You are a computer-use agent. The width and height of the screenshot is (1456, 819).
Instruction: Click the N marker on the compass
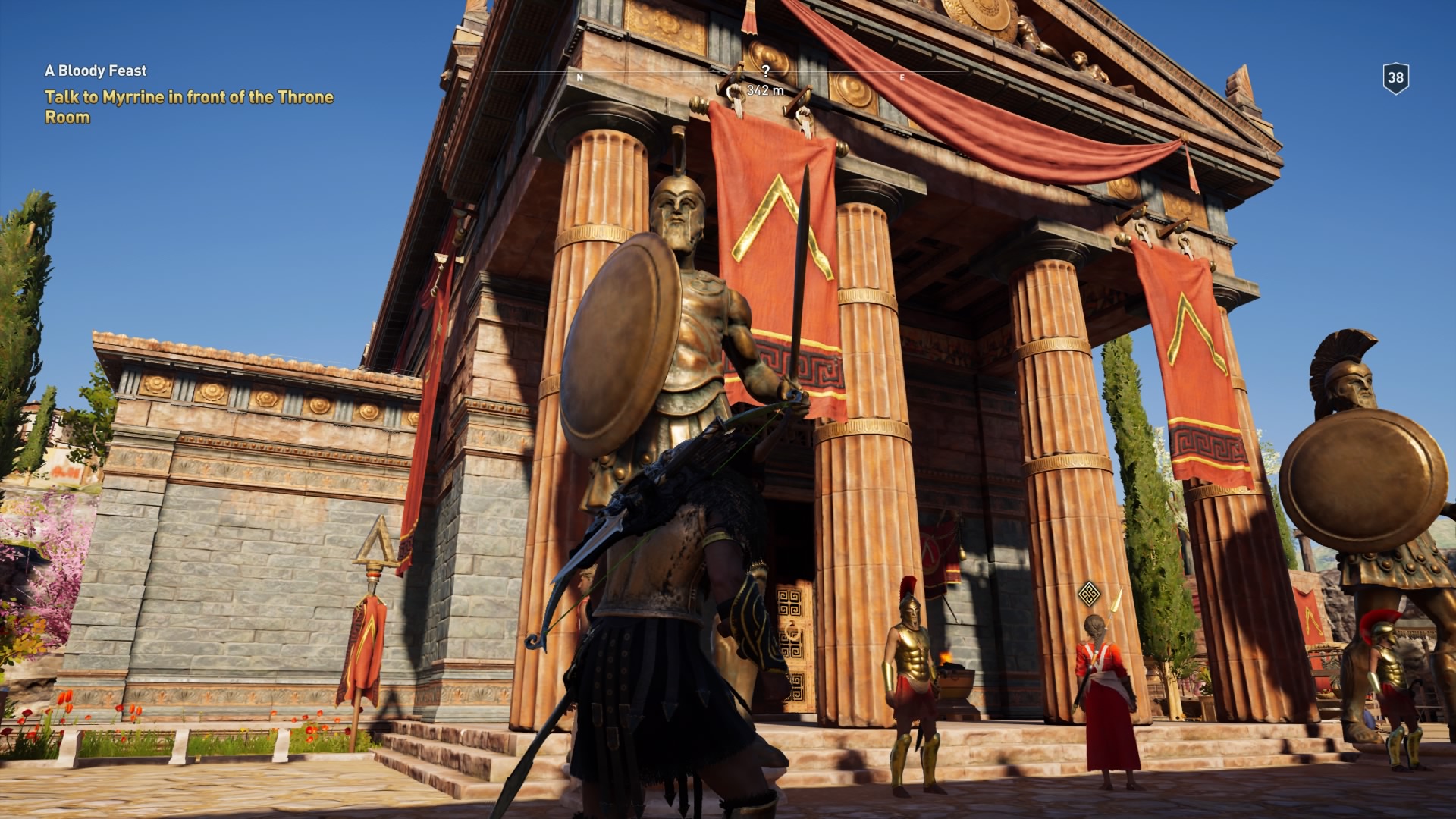pos(580,77)
